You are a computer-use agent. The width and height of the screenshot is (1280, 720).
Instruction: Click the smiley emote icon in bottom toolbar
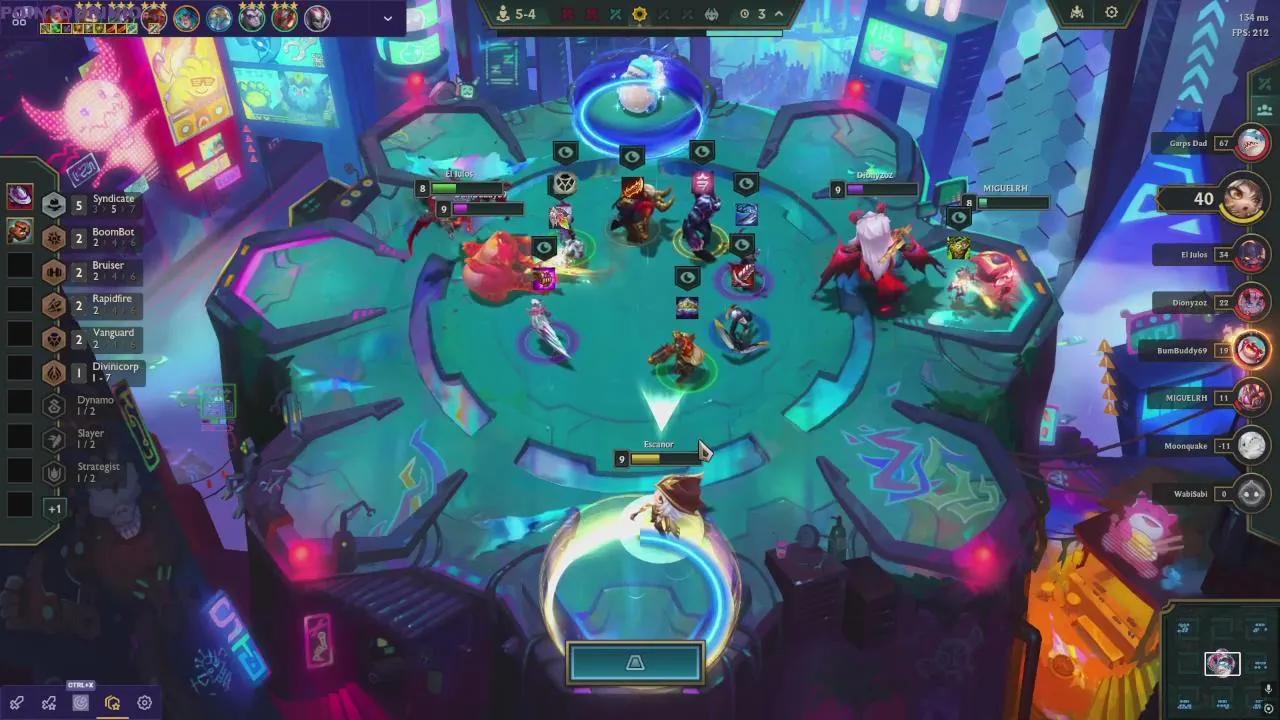[80, 703]
